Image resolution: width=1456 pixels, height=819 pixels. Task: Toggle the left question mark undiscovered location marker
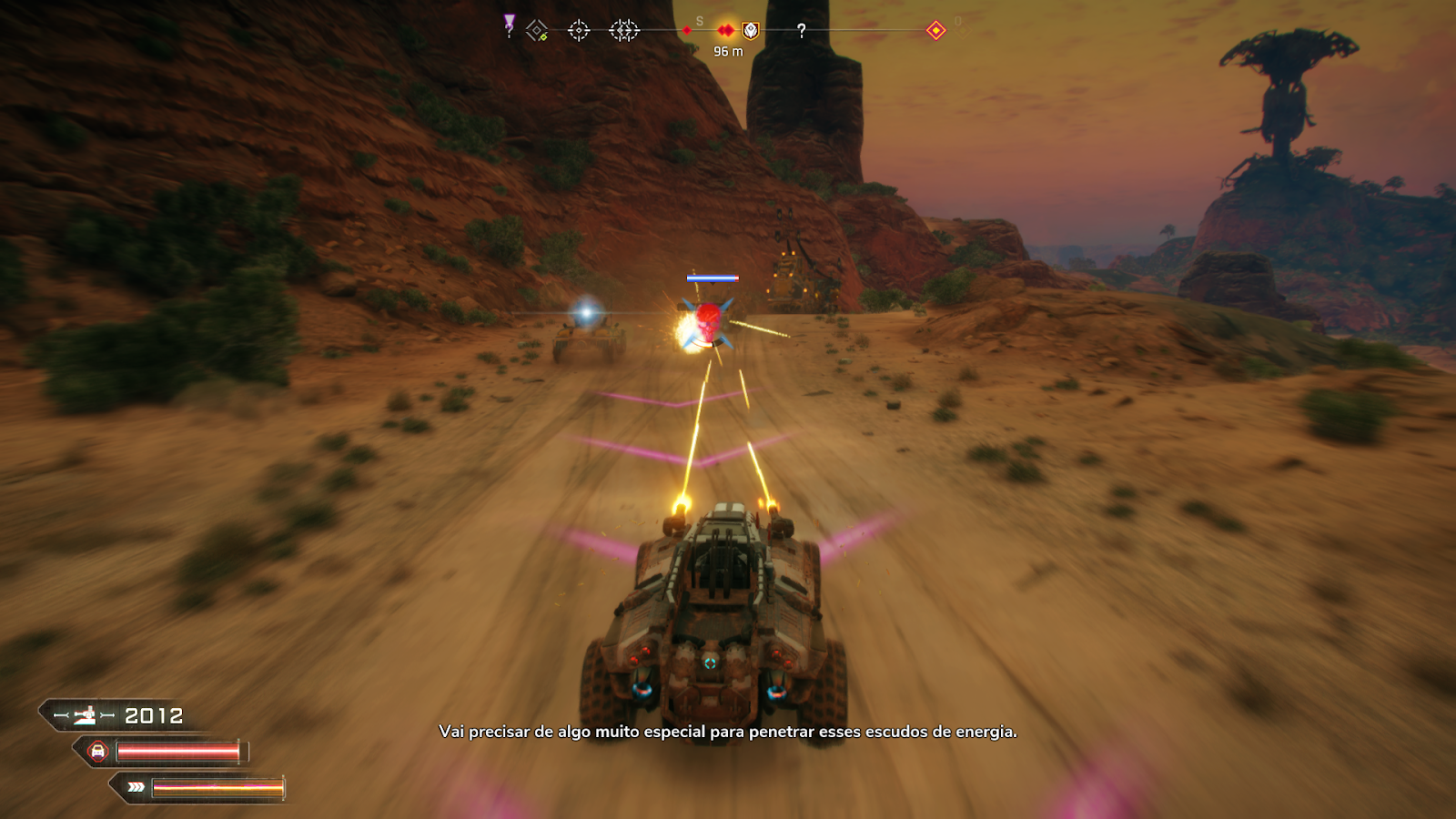click(509, 31)
